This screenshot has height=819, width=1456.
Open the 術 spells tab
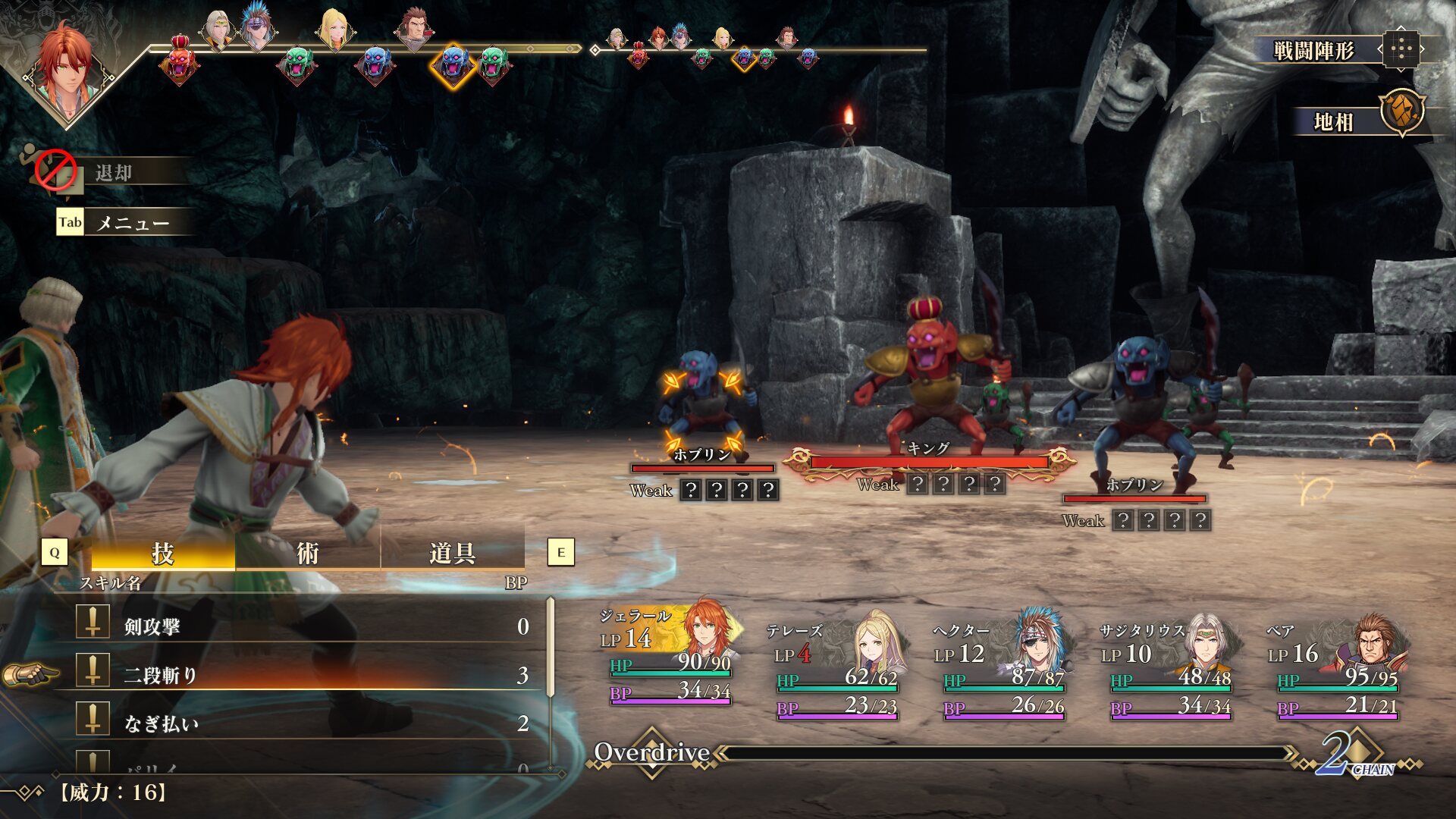pyautogui.click(x=307, y=554)
